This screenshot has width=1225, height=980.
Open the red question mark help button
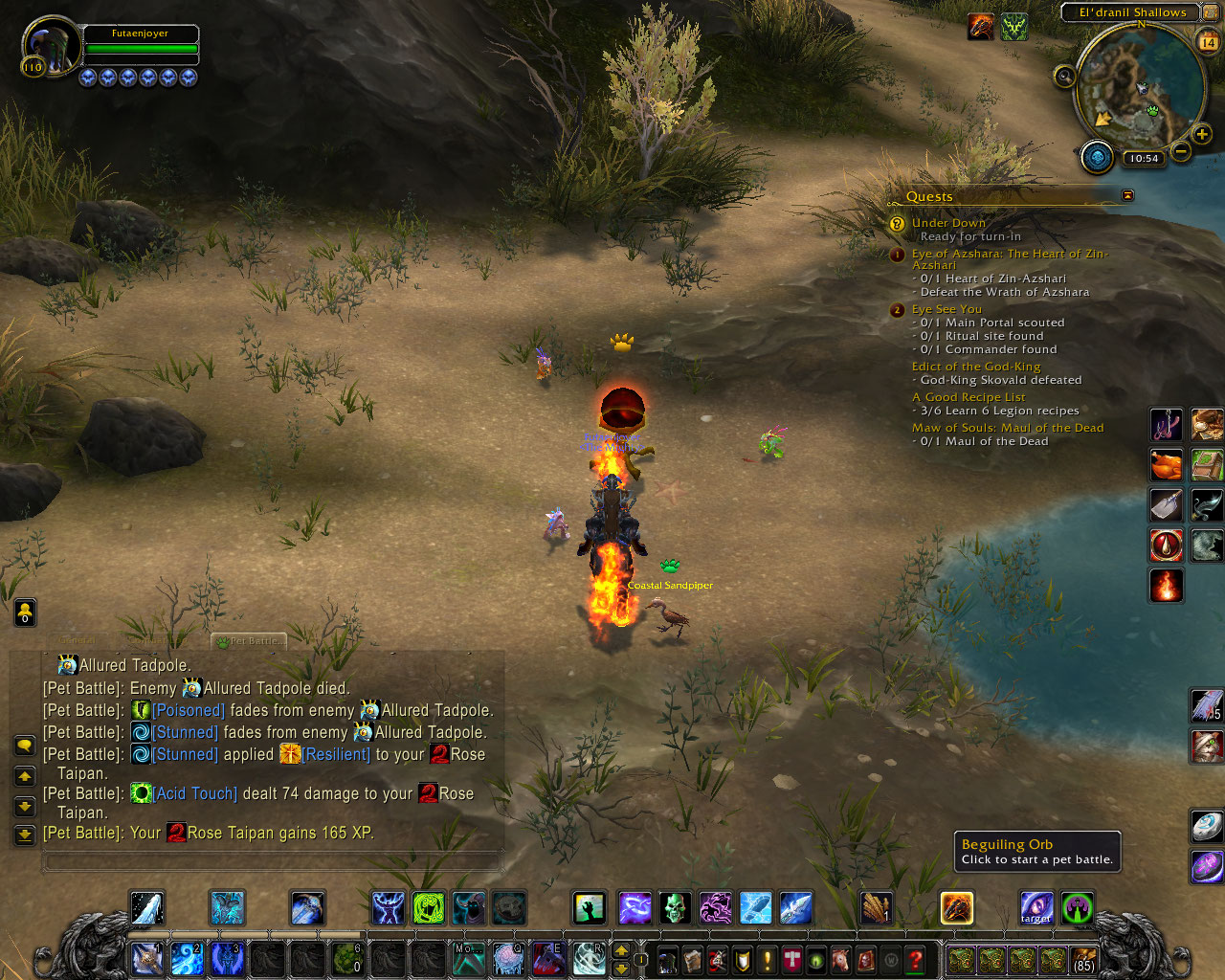(x=915, y=959)
